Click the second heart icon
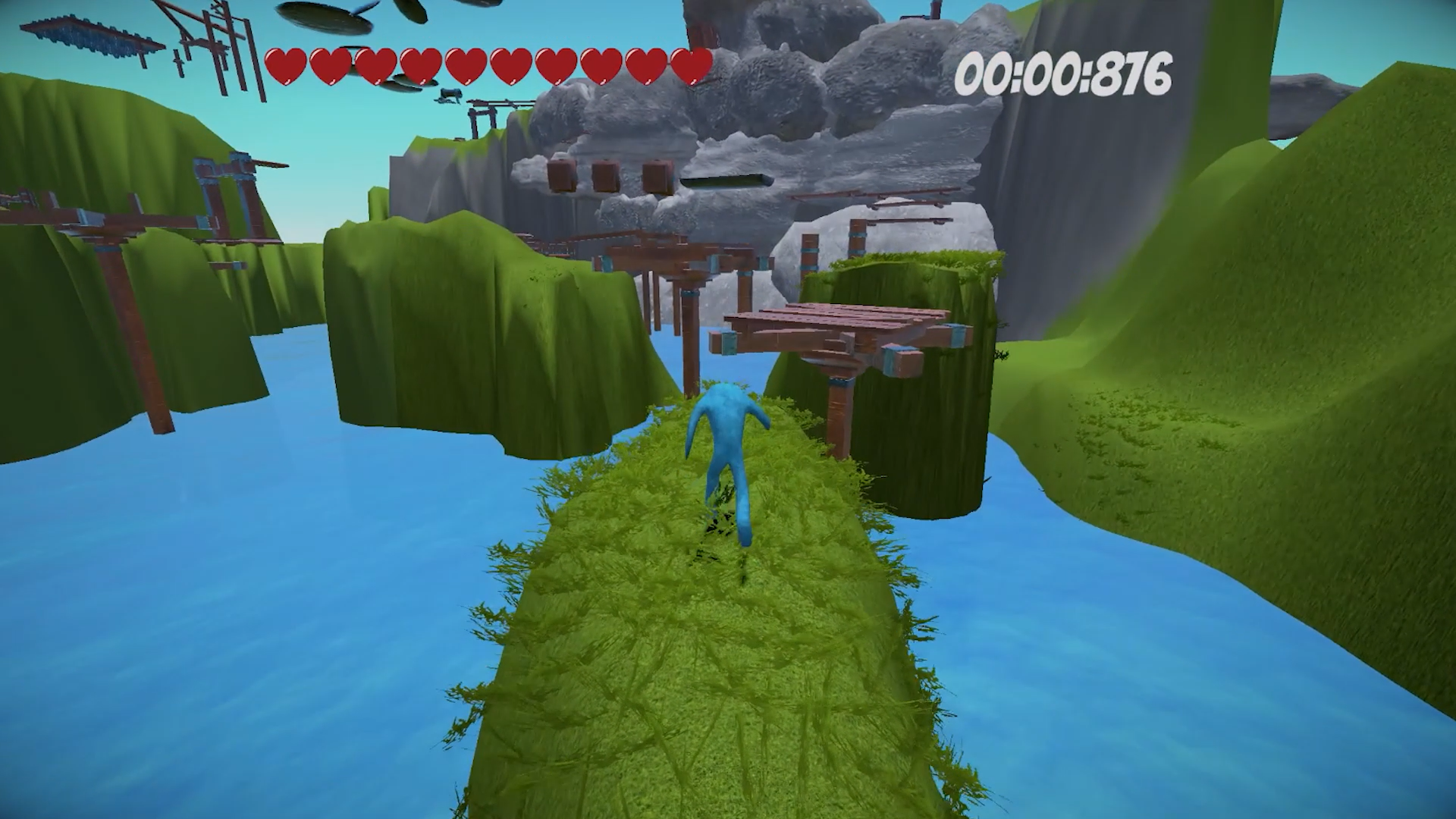Screen dimensions: 1456x819 click(331, 67)
